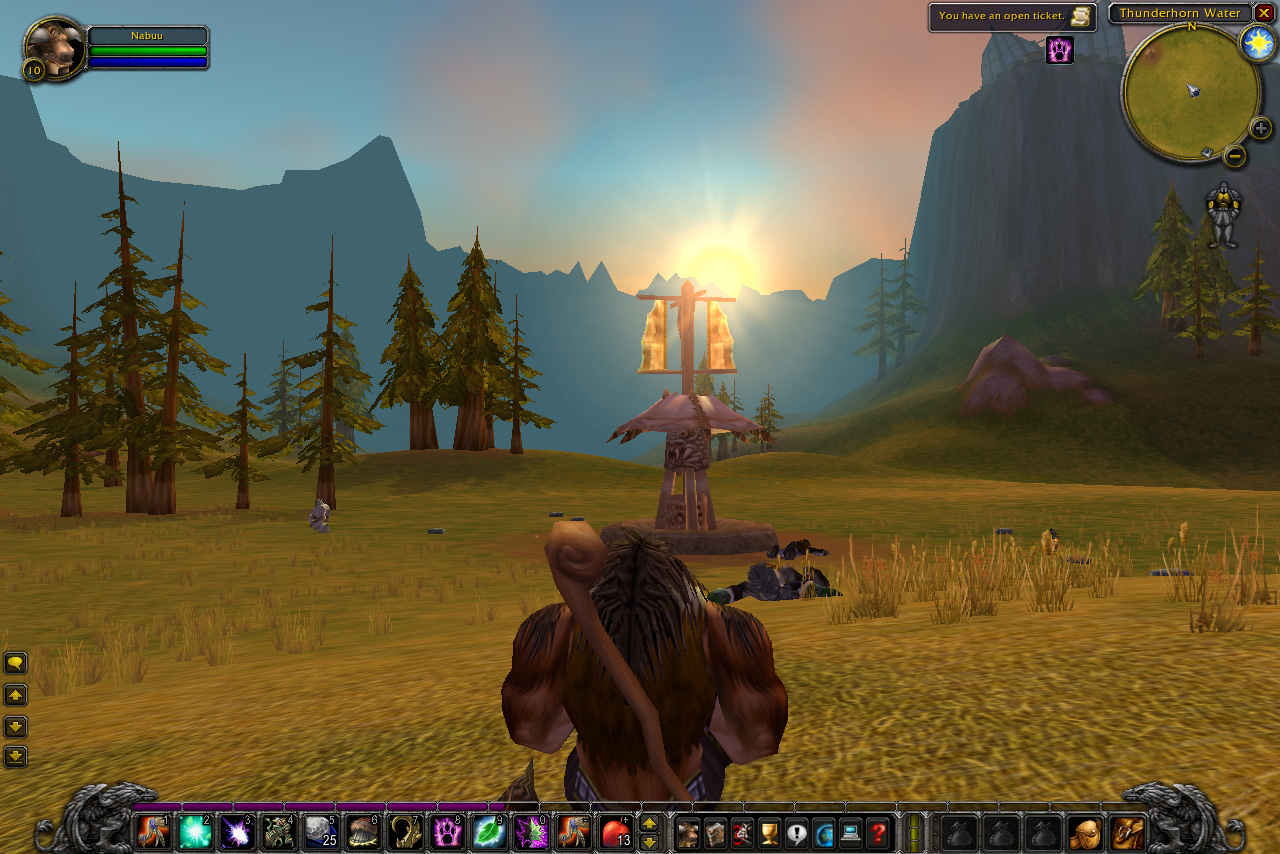
Task: Close the minimap with the red X
Action: point(1264,13)
